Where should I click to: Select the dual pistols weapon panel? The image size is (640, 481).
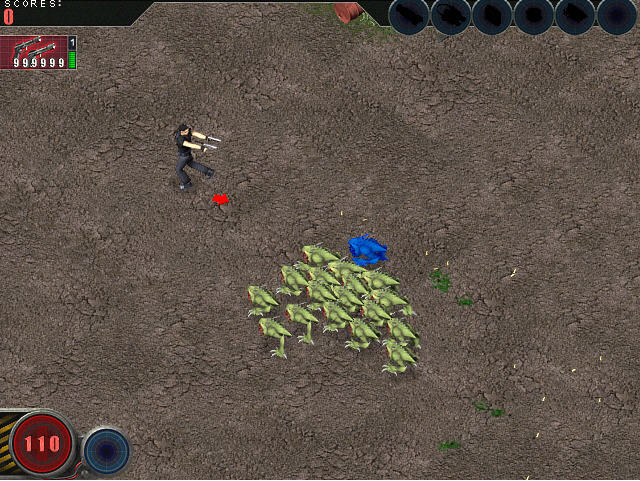coord(34,51)
